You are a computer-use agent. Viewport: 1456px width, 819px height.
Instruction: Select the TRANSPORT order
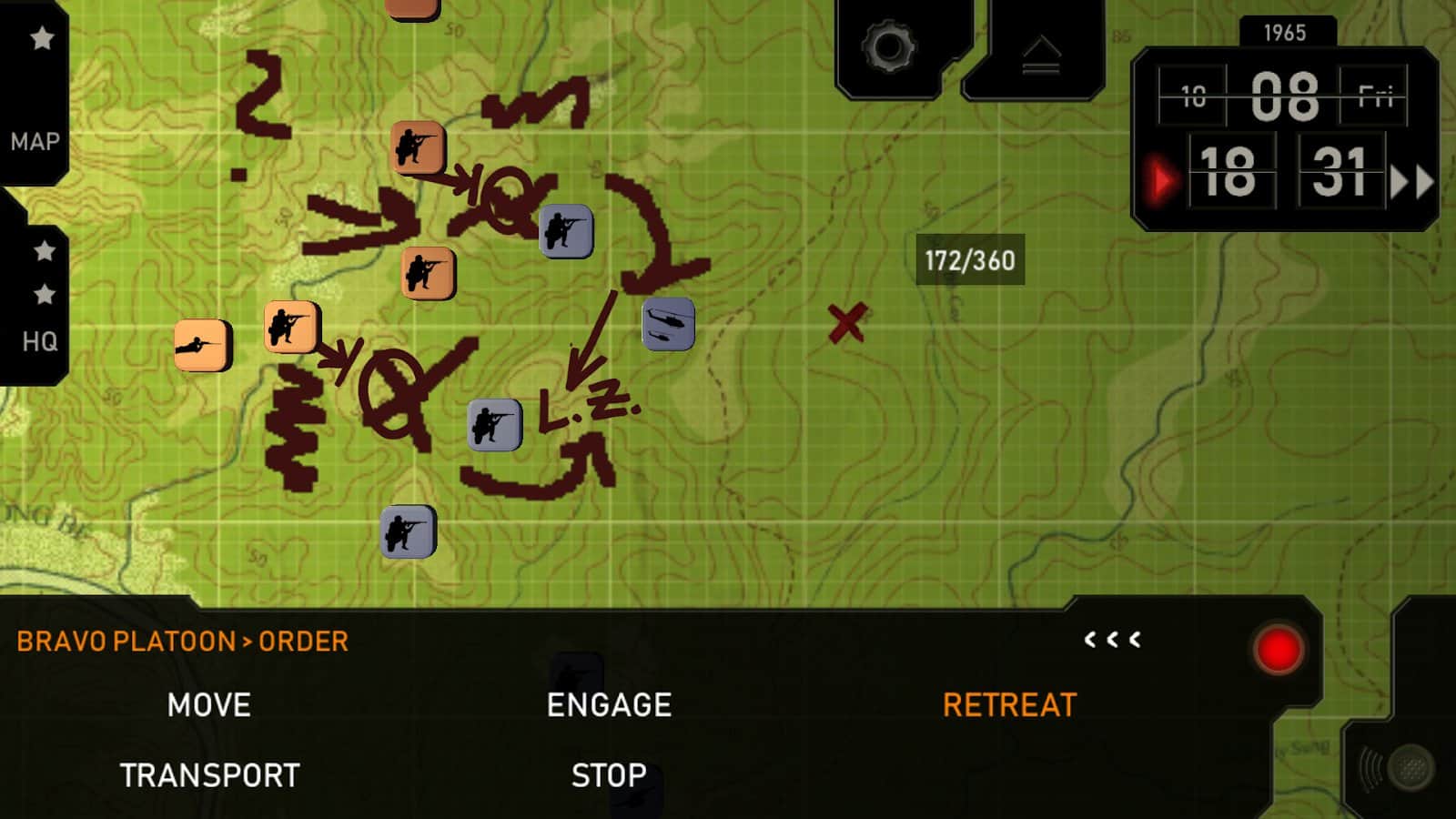click(x=209, y=775)
